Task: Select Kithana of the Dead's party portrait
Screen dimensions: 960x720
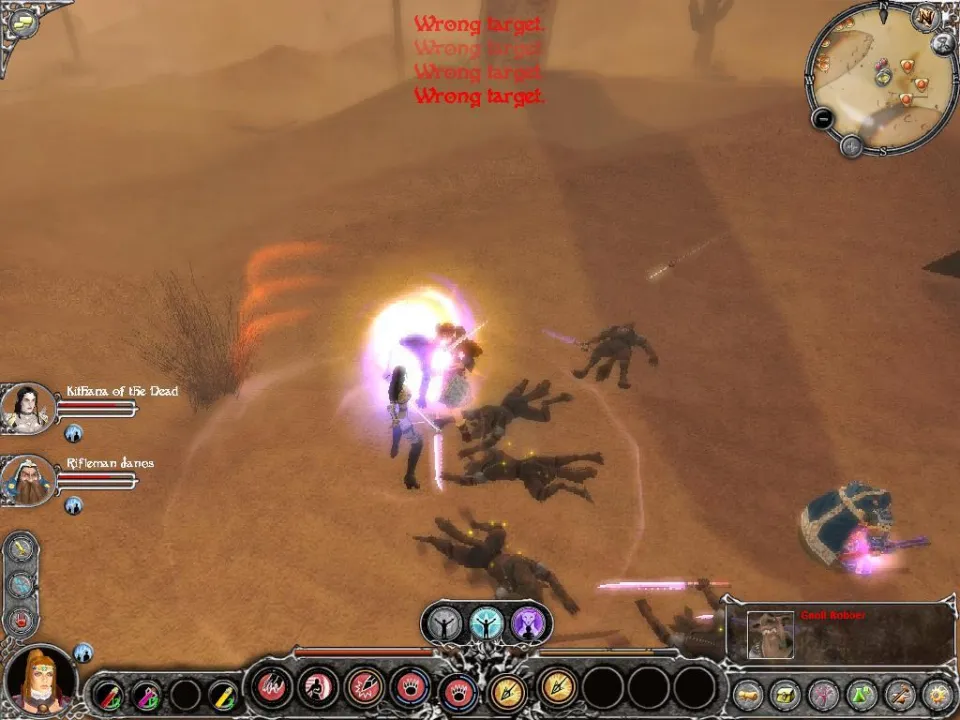Action: point(28,405)
